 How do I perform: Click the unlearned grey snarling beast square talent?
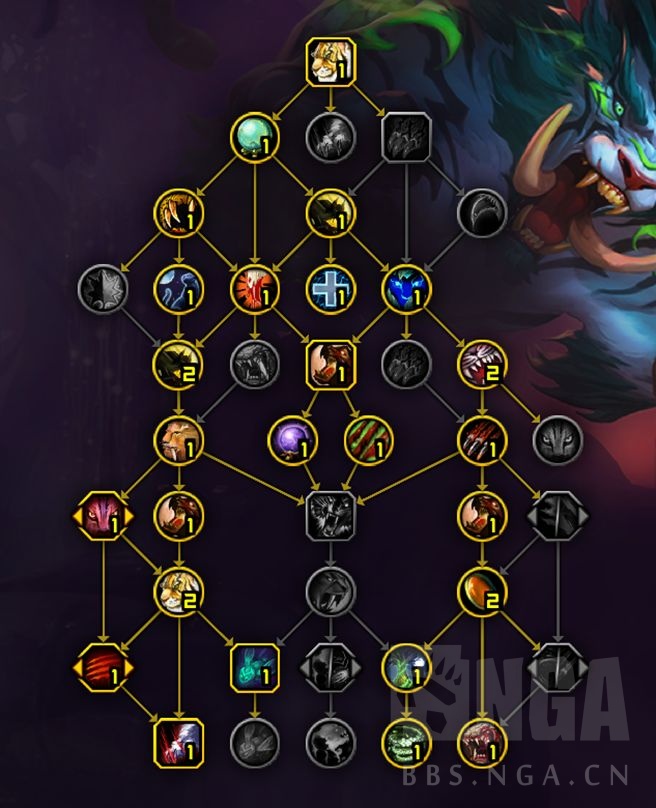pos(330,516)
